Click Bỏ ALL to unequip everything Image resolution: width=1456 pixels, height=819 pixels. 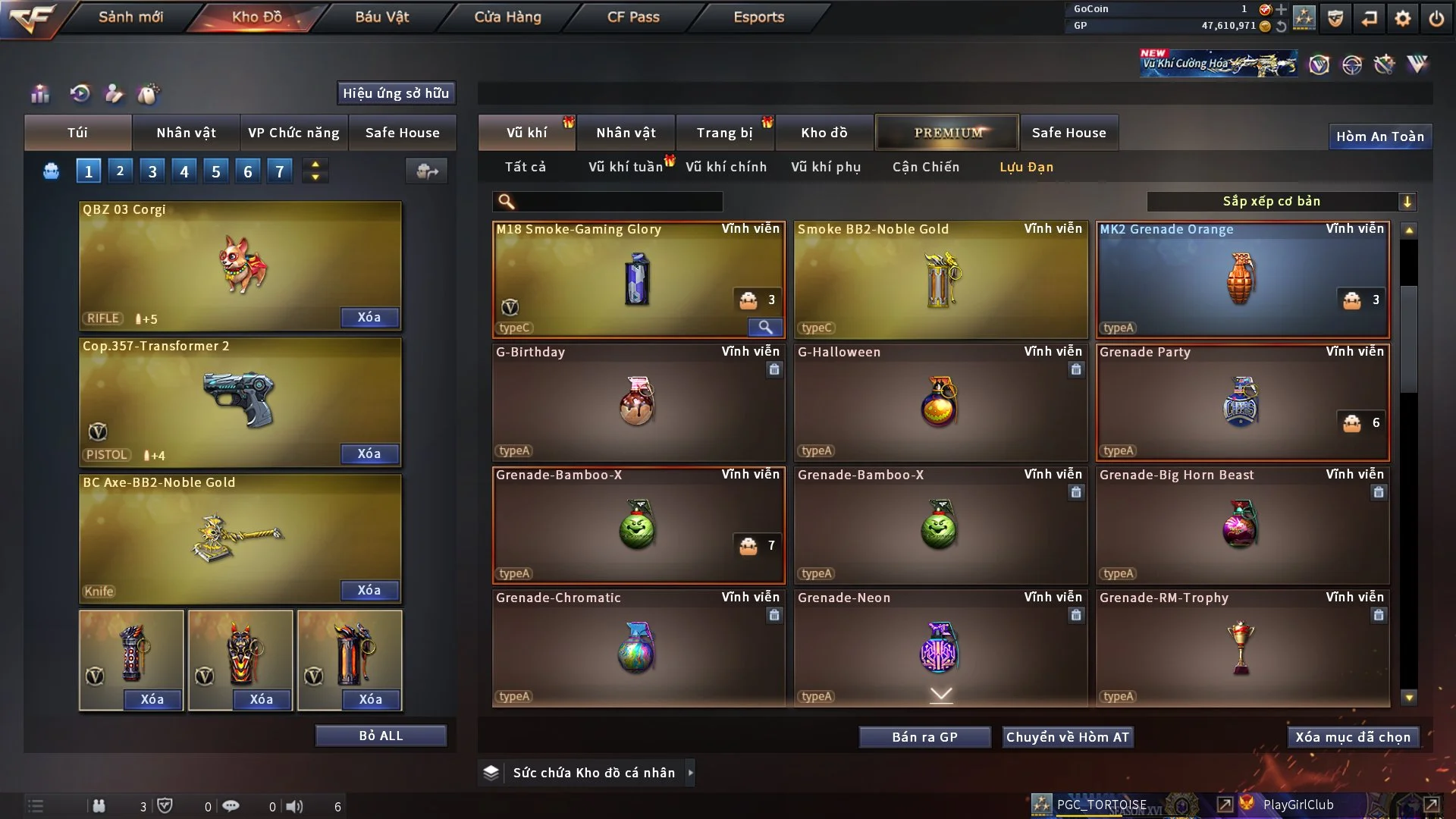tap(381, 736)
